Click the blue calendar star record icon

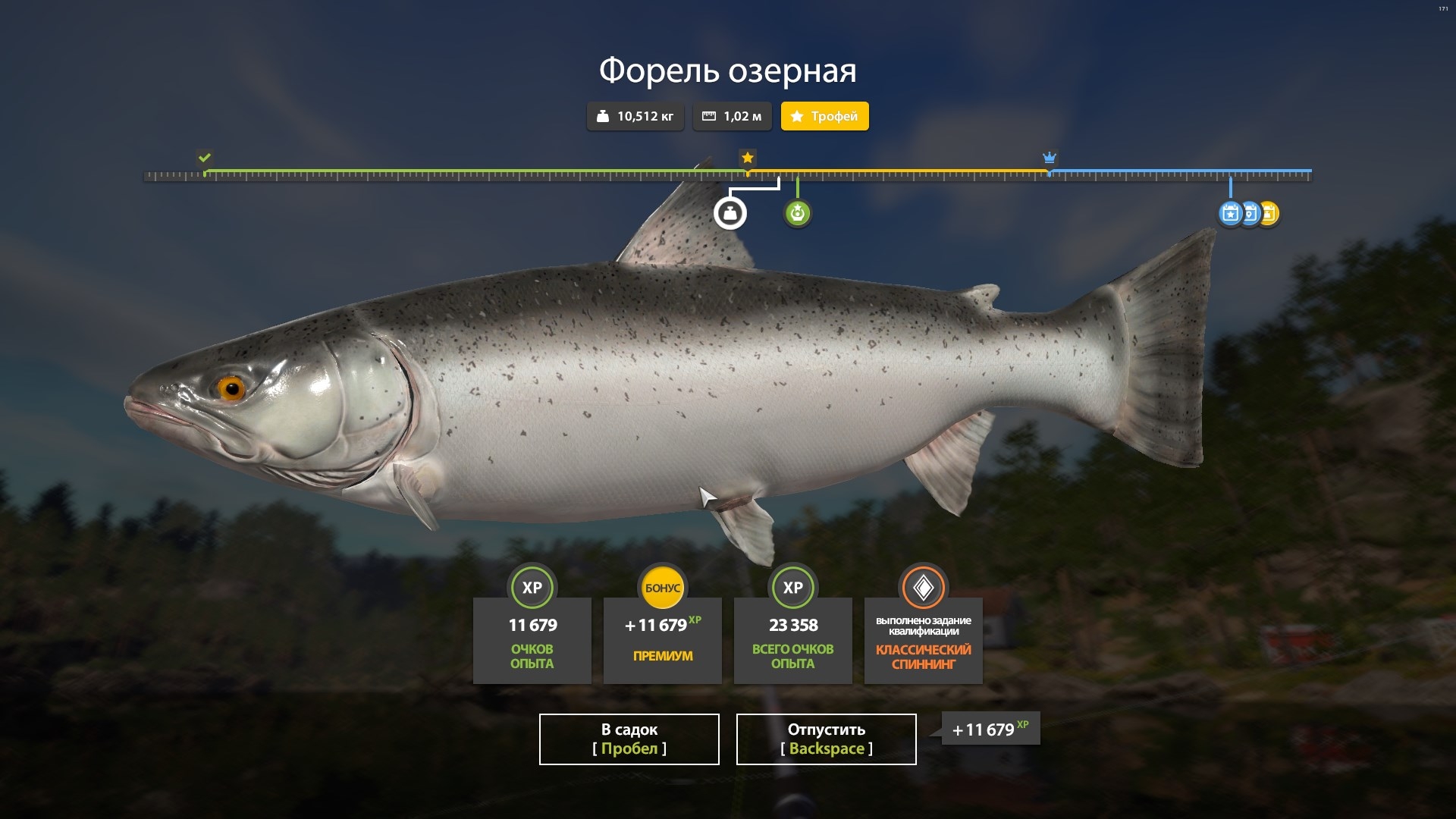1230,213
